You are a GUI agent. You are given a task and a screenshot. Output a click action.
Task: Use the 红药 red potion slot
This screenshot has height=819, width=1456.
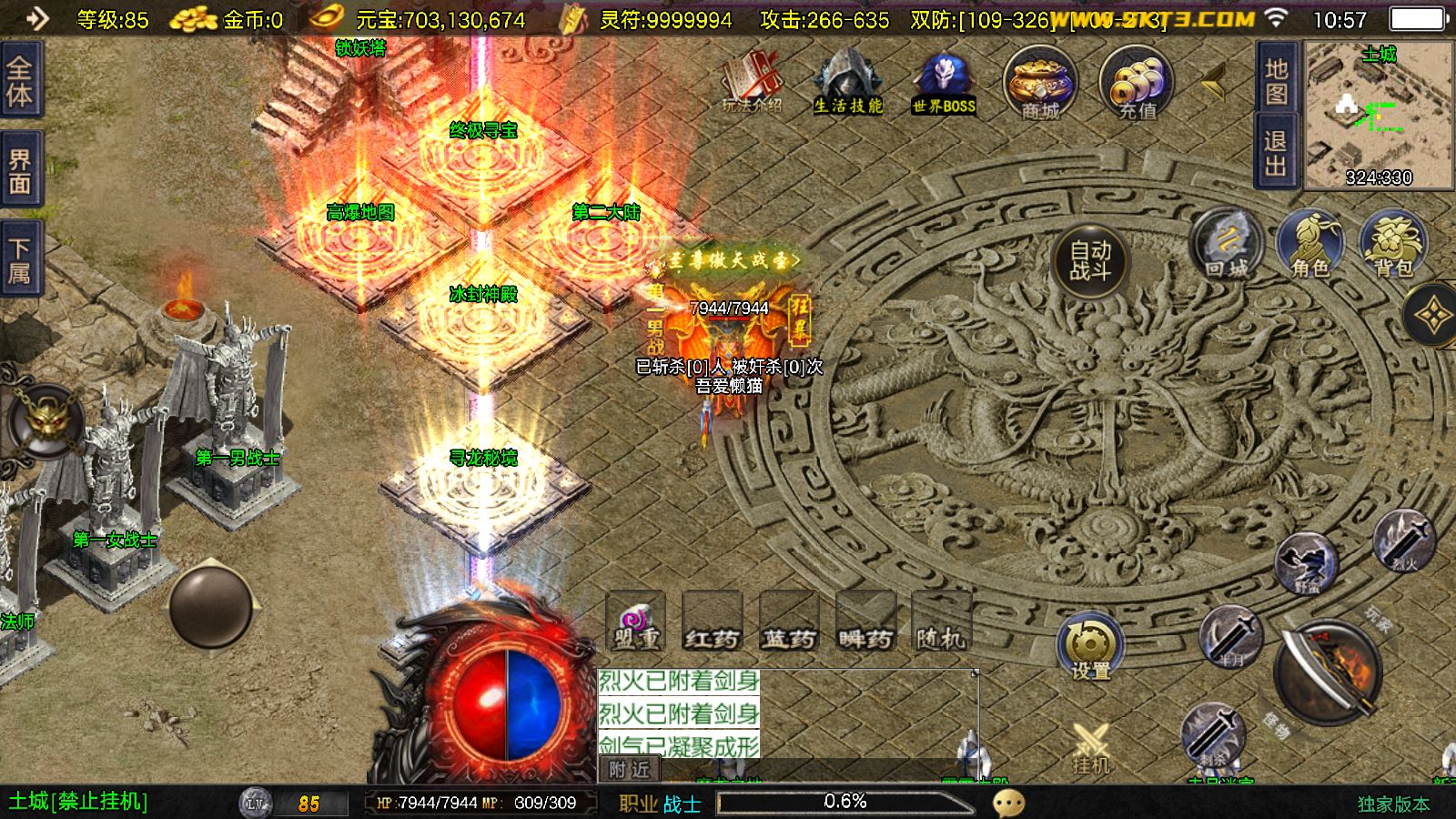pyautogui.click(x=713, y=622)
